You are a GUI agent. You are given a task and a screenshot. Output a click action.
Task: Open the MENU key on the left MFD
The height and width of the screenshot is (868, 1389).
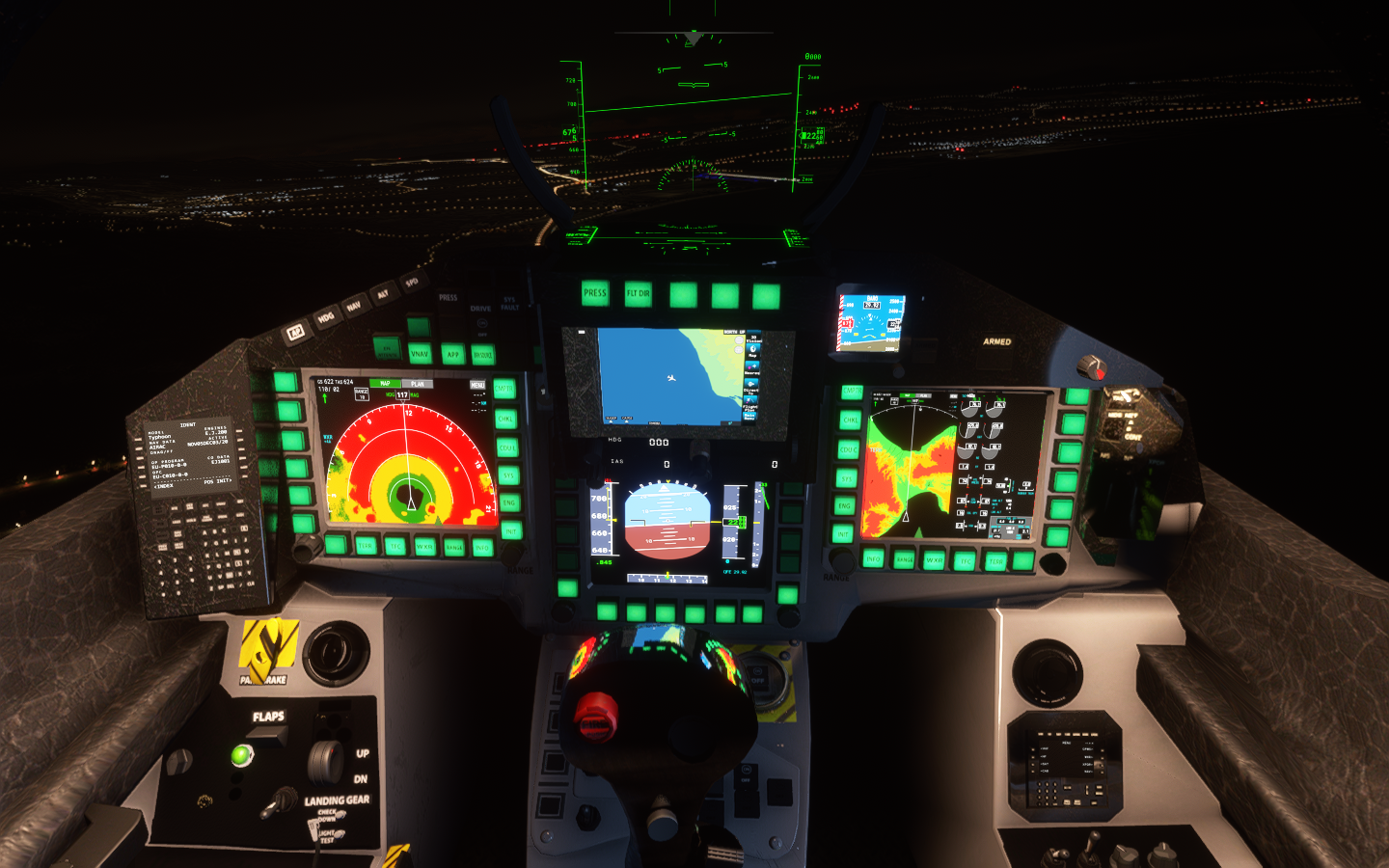click(x=478, y=385)
